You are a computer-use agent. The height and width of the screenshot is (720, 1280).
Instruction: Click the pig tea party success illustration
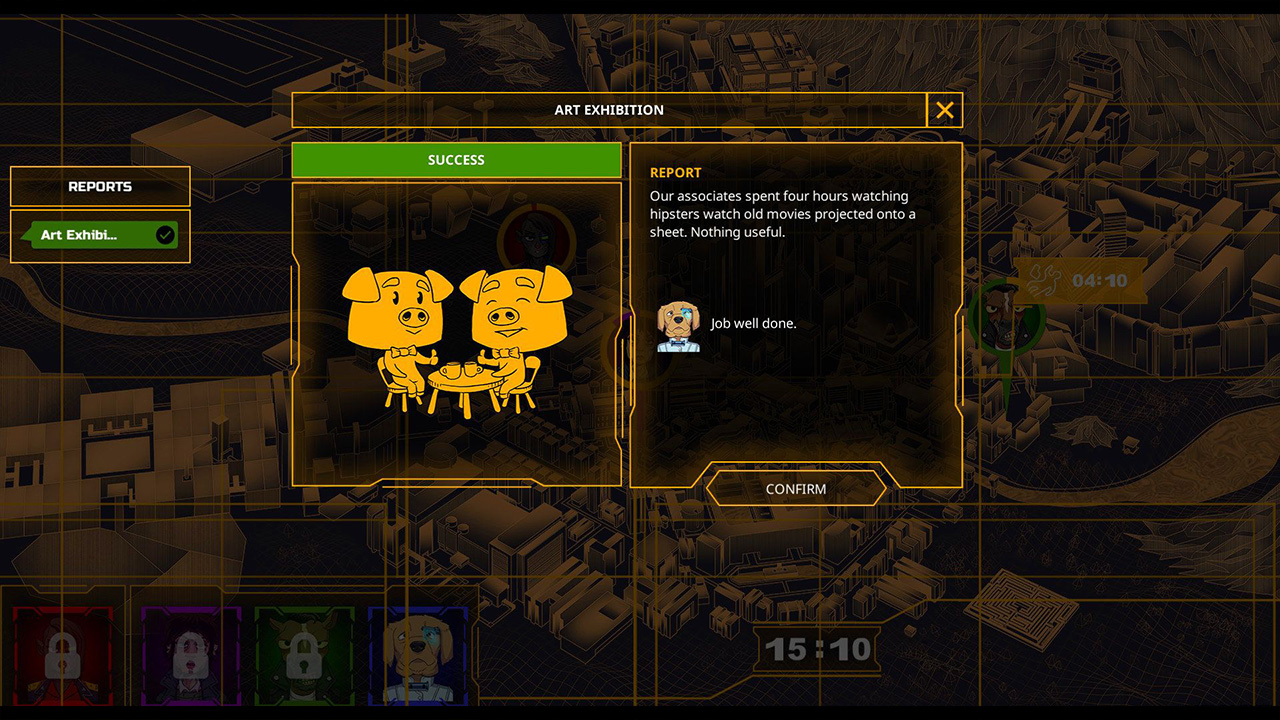(x=455, y=335)
